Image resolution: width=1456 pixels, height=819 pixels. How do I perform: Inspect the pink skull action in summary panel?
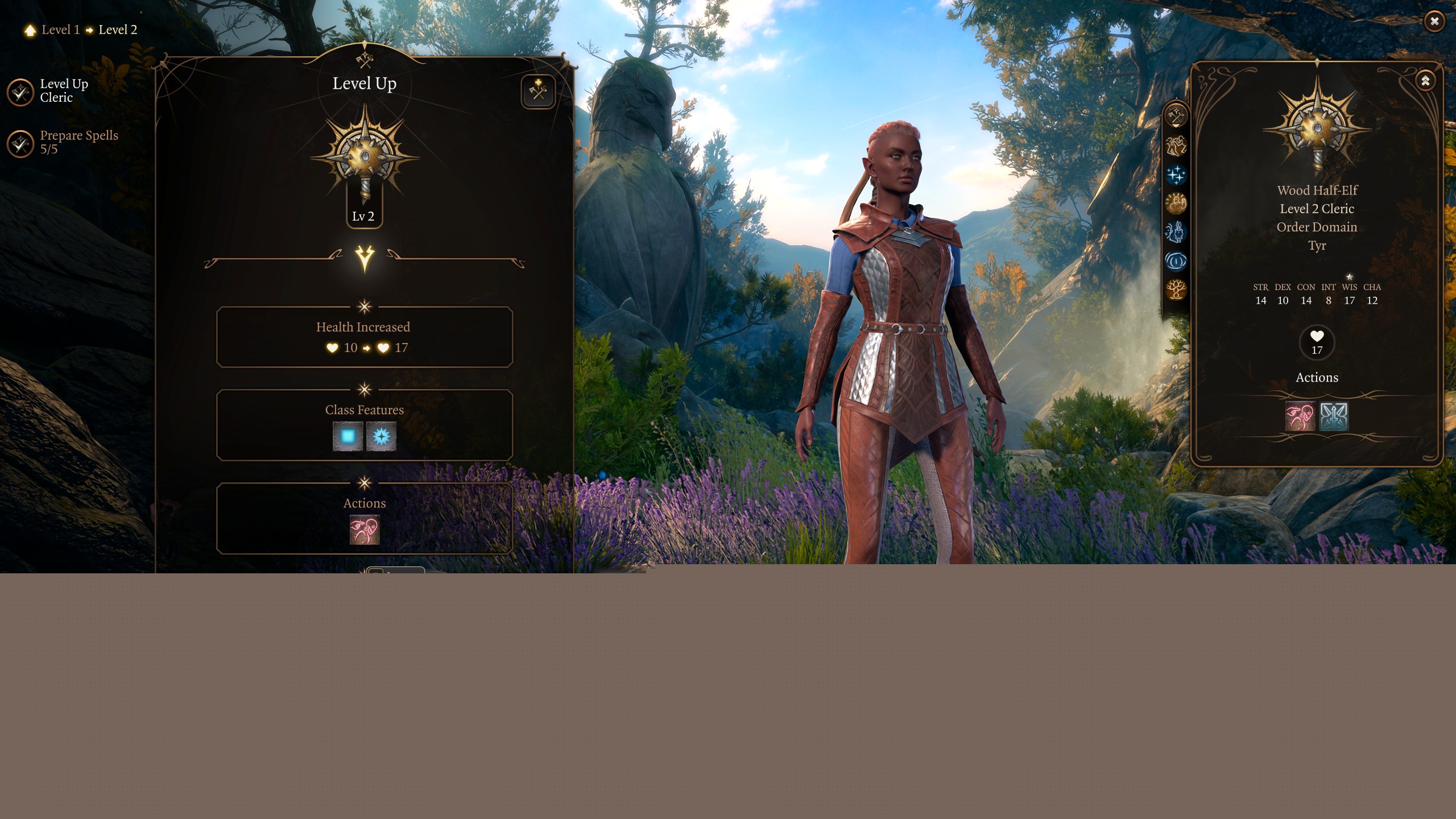click(x=1300, y=416)
